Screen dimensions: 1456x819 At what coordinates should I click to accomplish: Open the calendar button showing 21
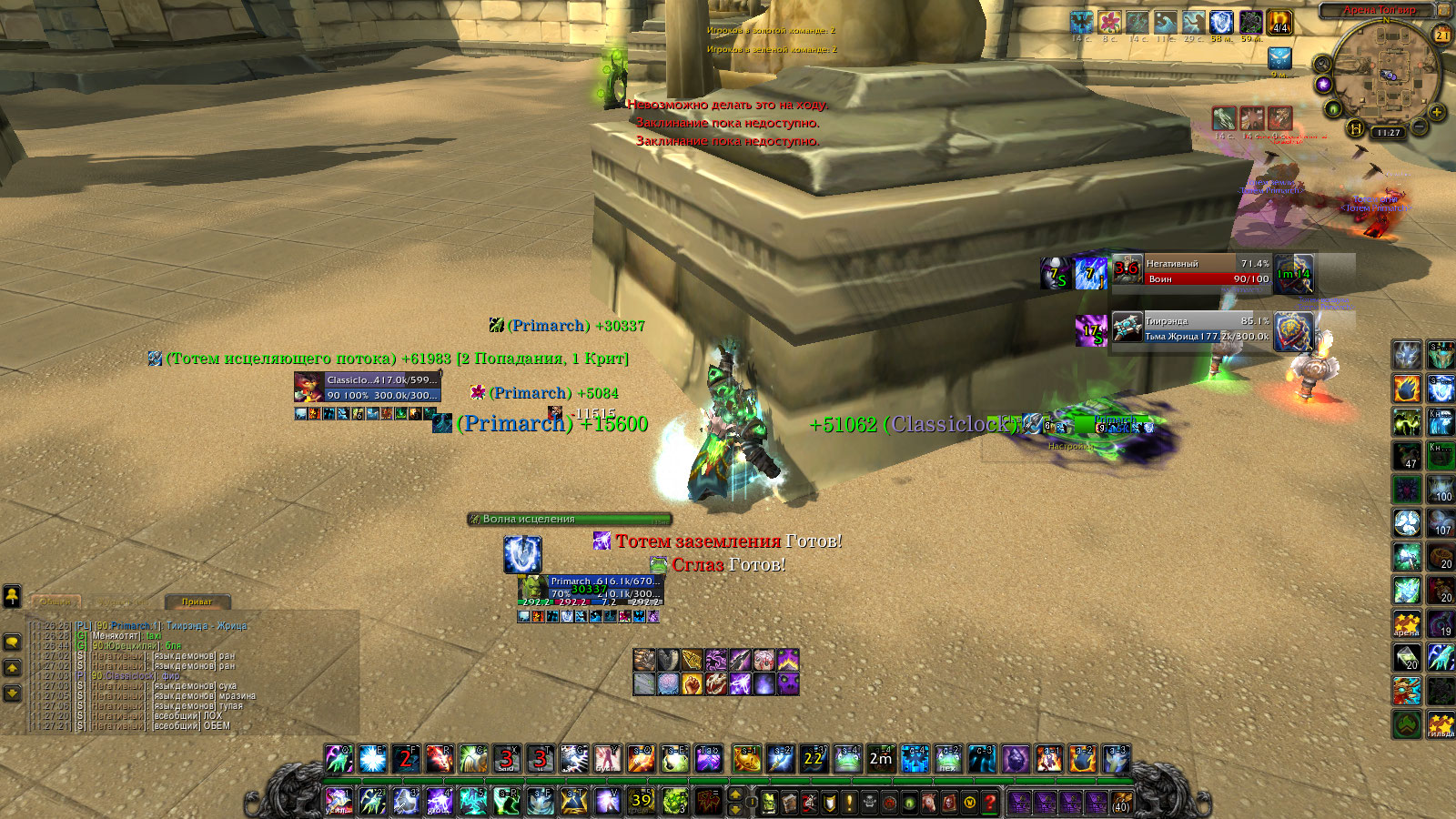pyautogui.click(x=1442, y=35)
